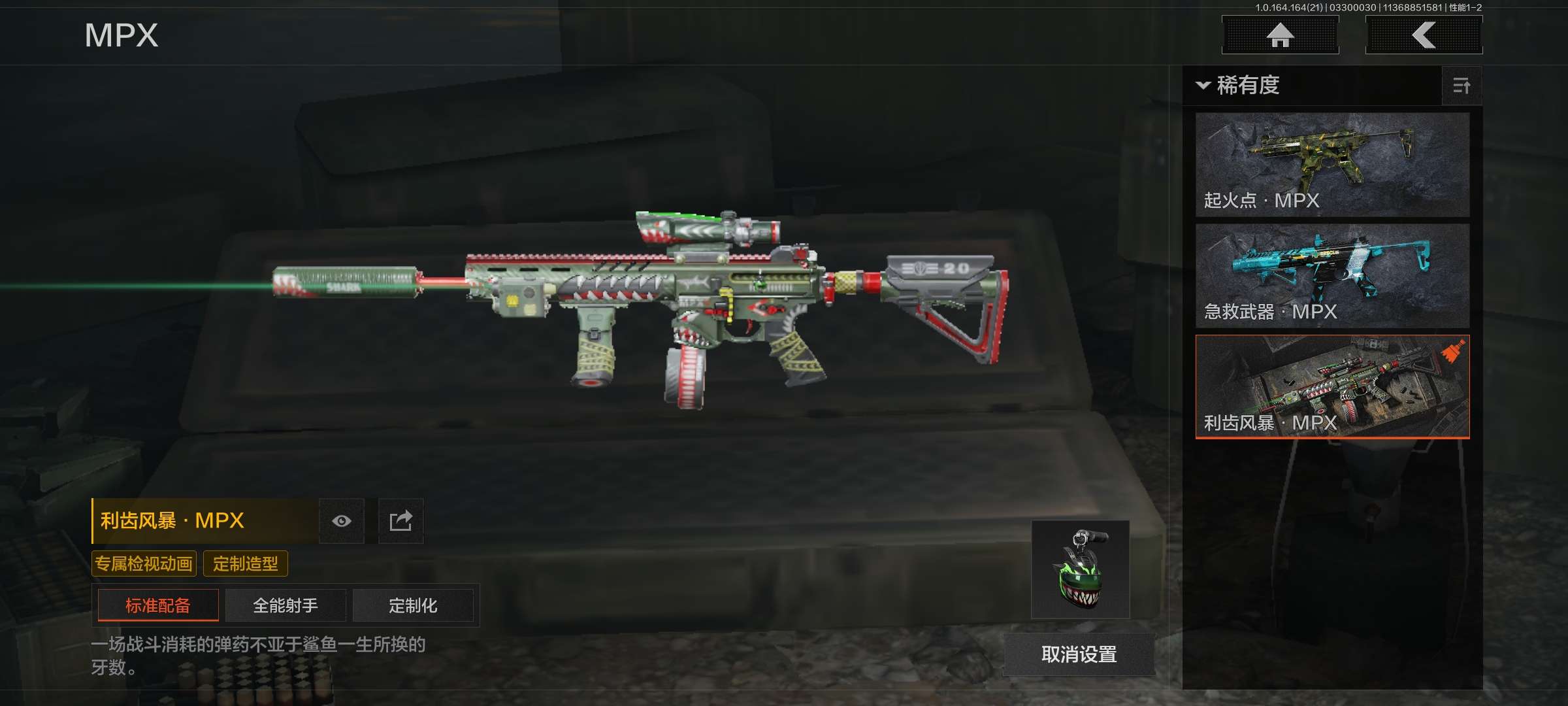The height and width of the screenshot is (706, 1568).
Task: Choose the 急救武器 · MPX skin
Action: click(1332, 275)
